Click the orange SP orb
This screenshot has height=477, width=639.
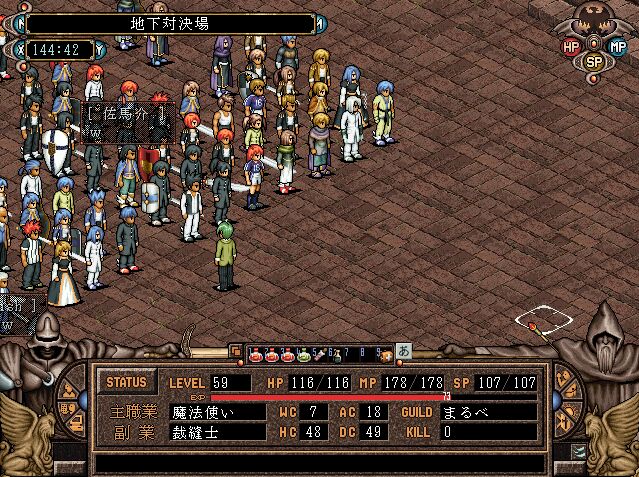(x=594, y=60)
